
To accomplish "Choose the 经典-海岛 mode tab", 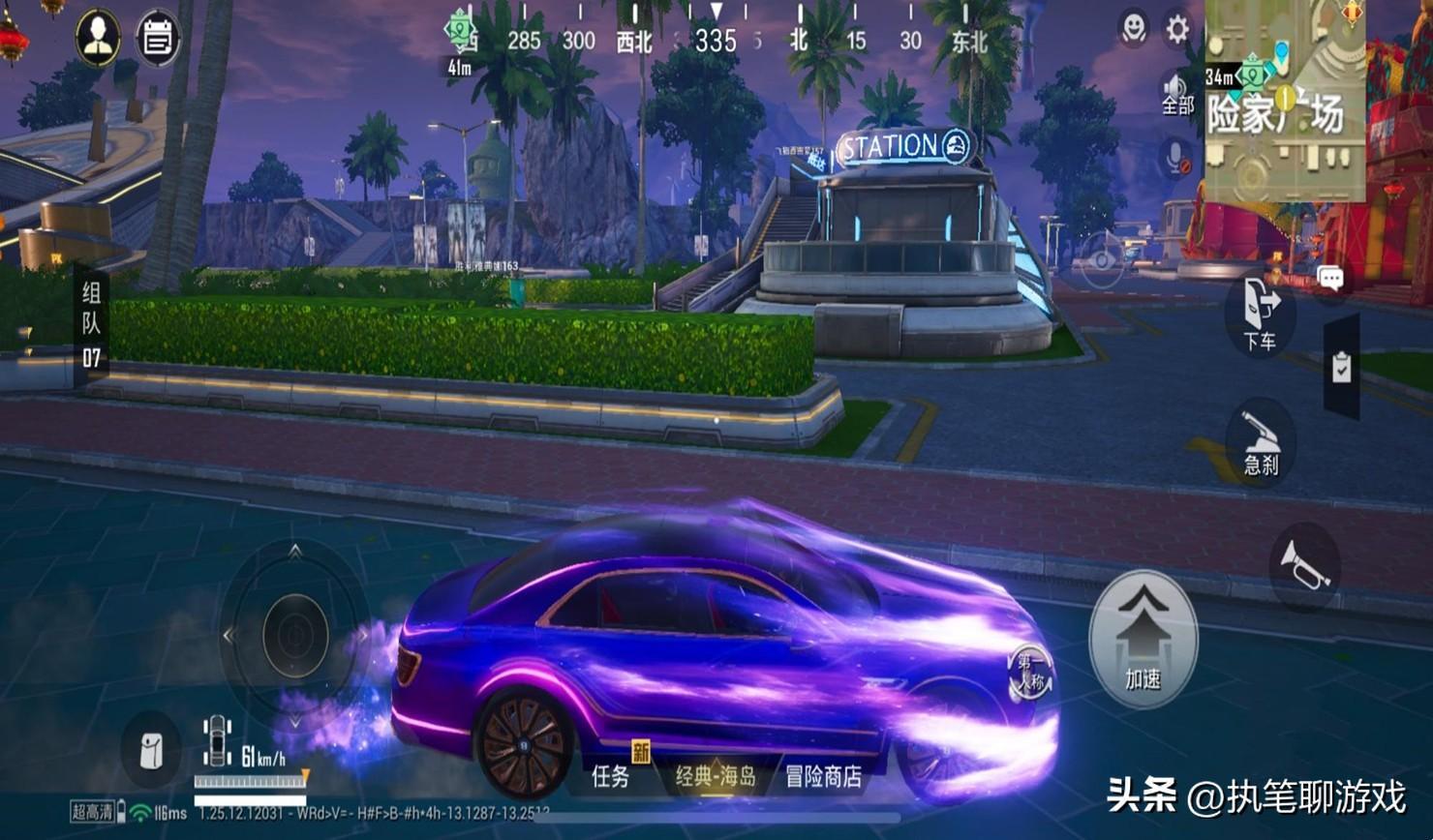I will pyautogui.click(x=715, y=776).
